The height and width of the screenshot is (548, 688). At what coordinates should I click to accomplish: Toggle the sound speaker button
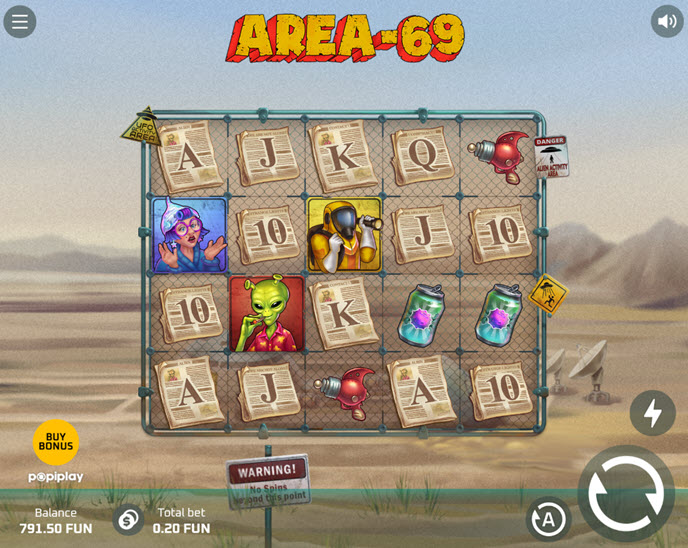[667, 21]
